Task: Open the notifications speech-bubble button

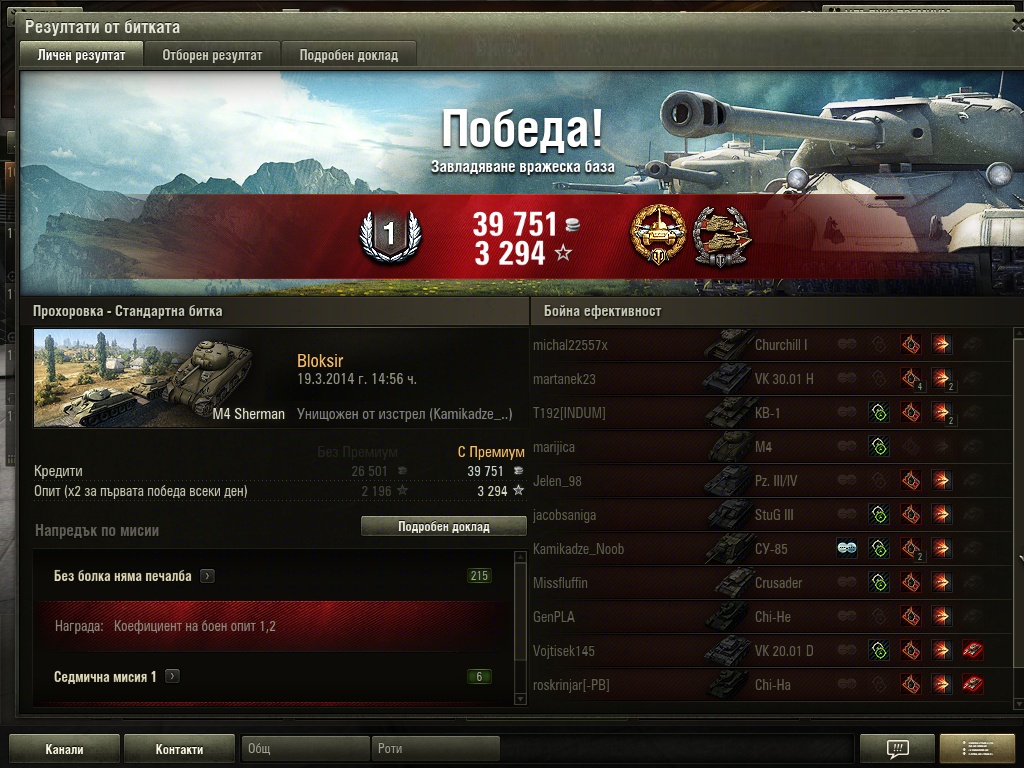Action: 897,749
